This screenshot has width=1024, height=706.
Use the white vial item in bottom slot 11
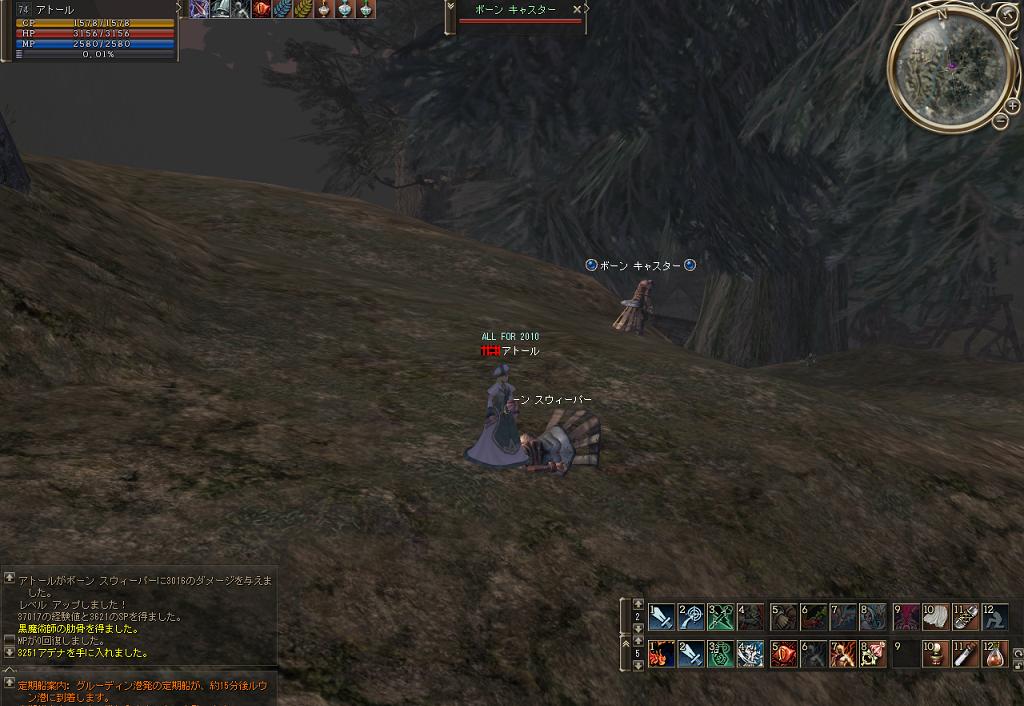966,654
